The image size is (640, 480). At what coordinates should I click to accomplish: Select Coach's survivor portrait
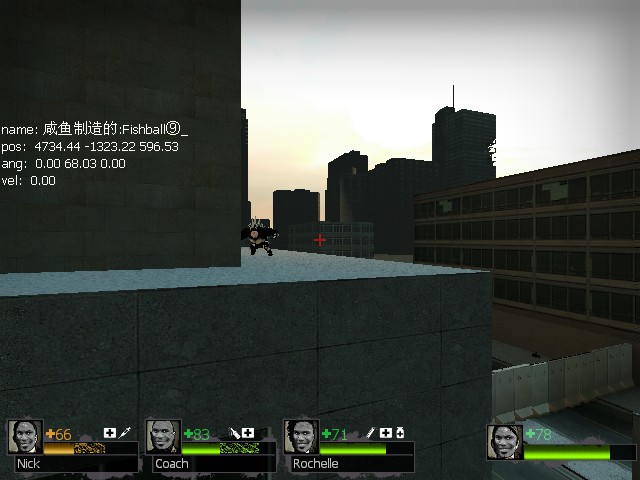tap(163, 437)
